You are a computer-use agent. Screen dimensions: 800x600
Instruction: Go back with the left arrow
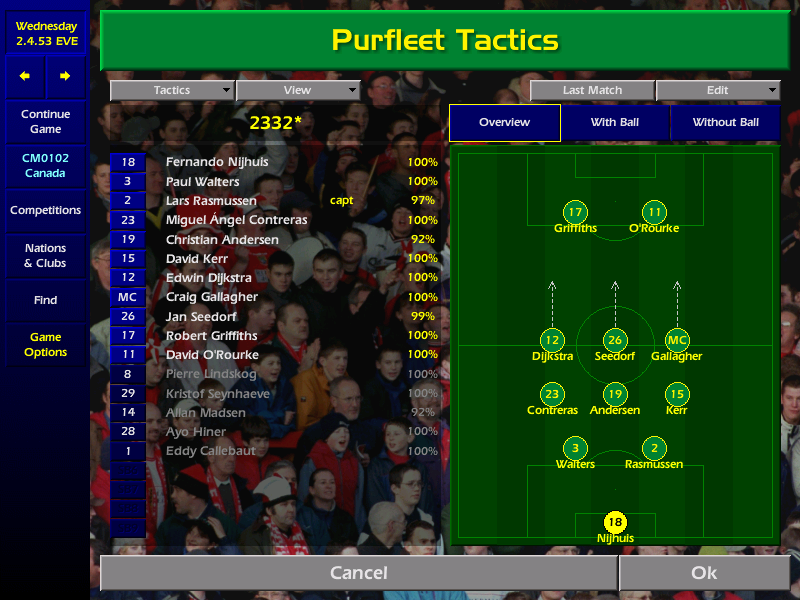pos(25,76)
